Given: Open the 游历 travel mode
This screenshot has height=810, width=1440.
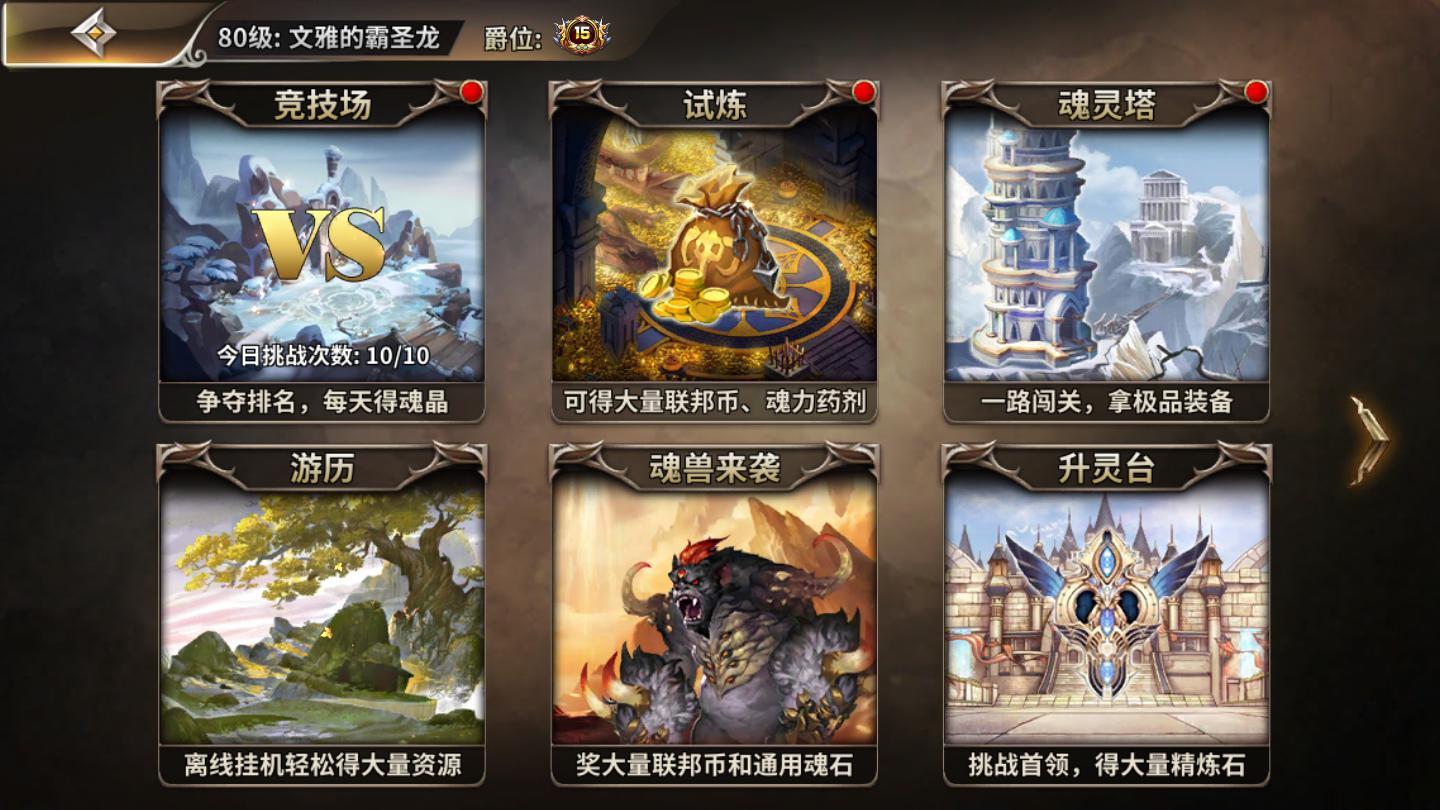Looking at the screenshot, I should tap(322, 612).
